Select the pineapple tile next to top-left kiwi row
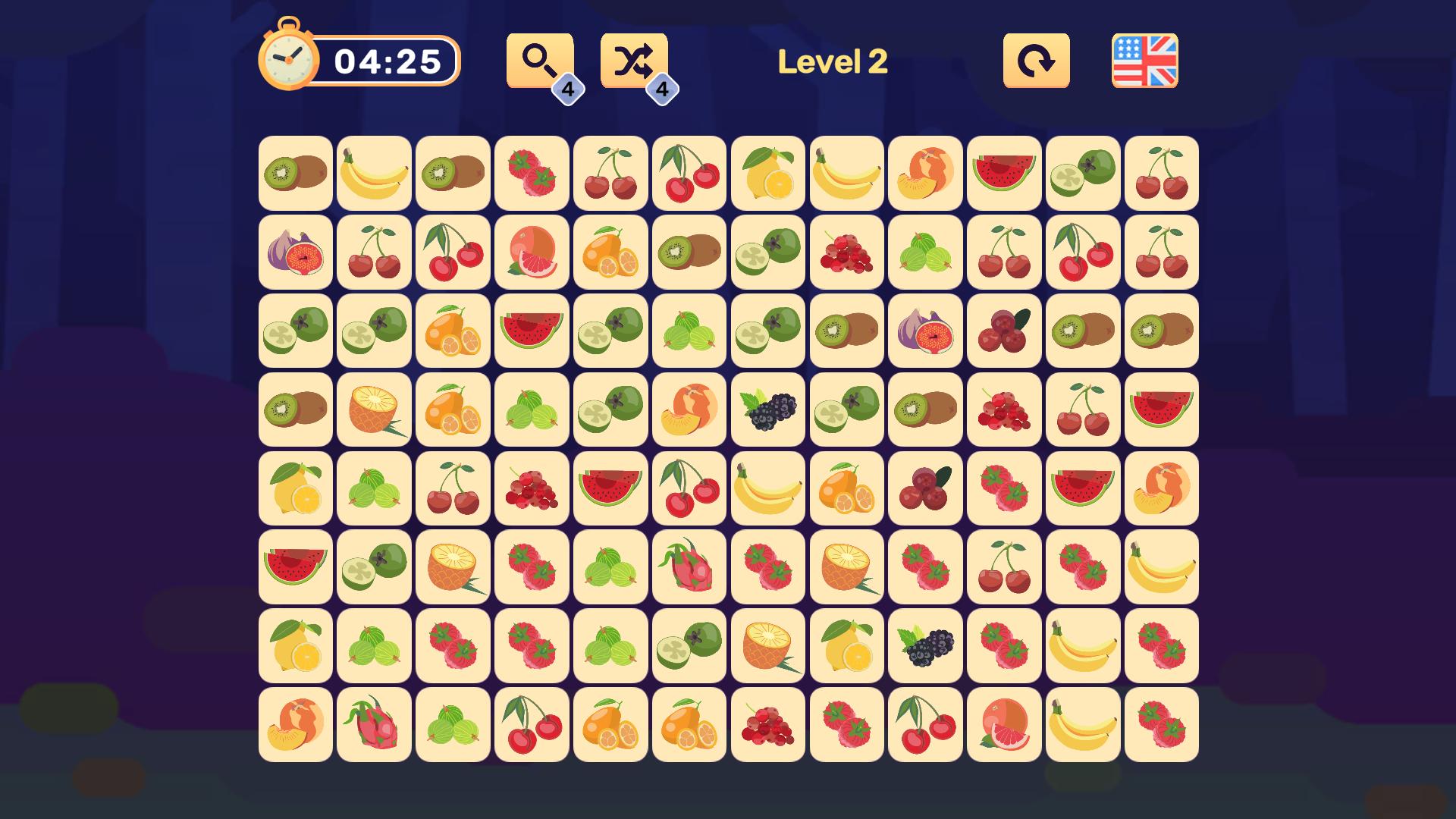Image resolution: width=1456 pixels, height=819 pixels. 373,409
